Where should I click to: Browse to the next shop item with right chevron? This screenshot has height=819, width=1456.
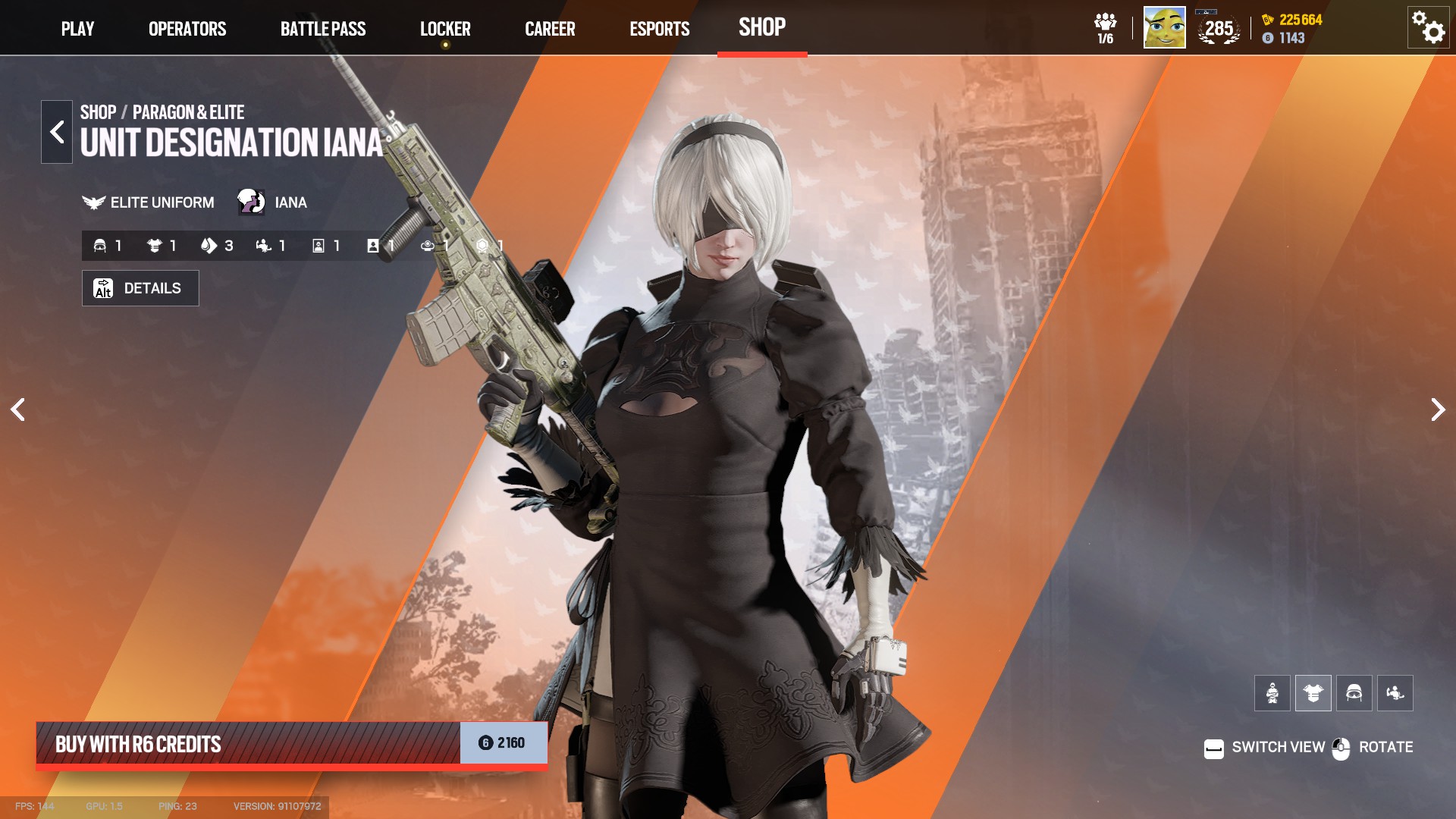pyautogui.click(x=1437, y=409)
